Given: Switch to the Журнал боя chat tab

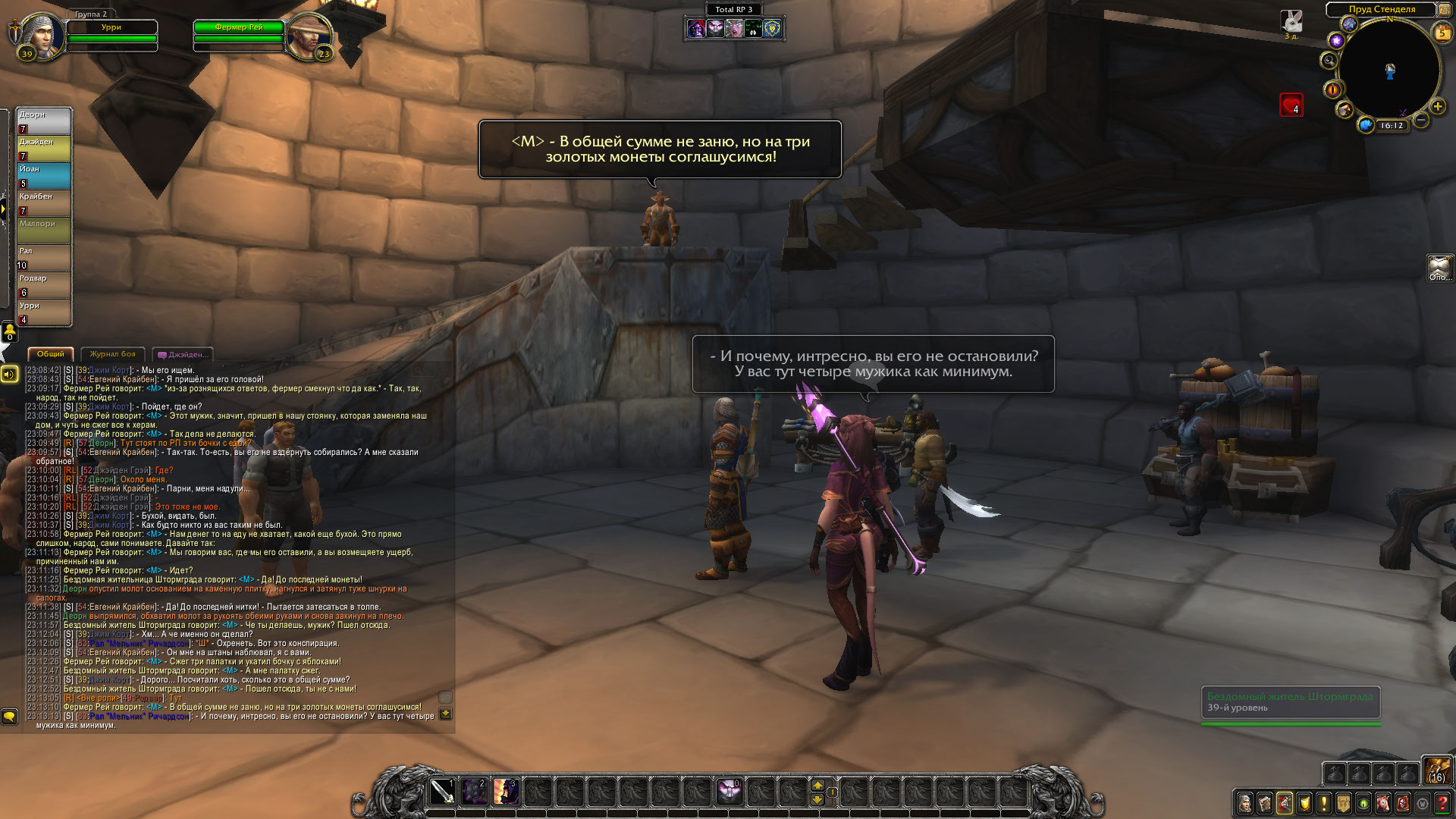Looking at the screenshot, I should click(112, 354).
